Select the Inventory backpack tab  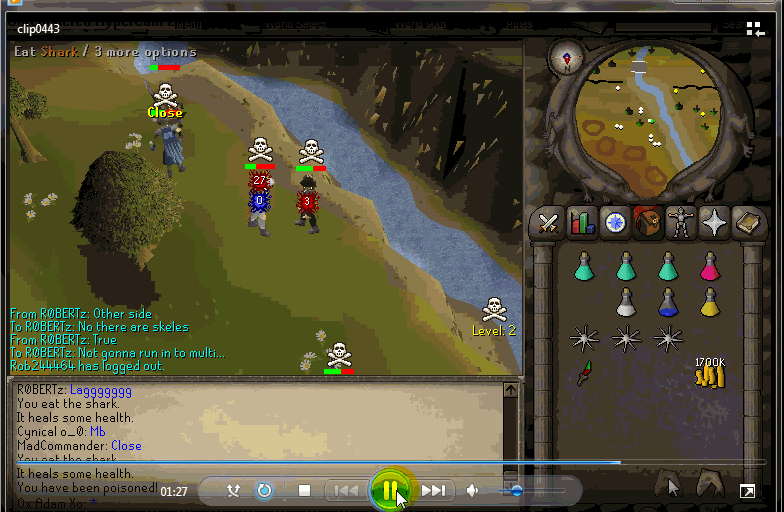[647, 223]
